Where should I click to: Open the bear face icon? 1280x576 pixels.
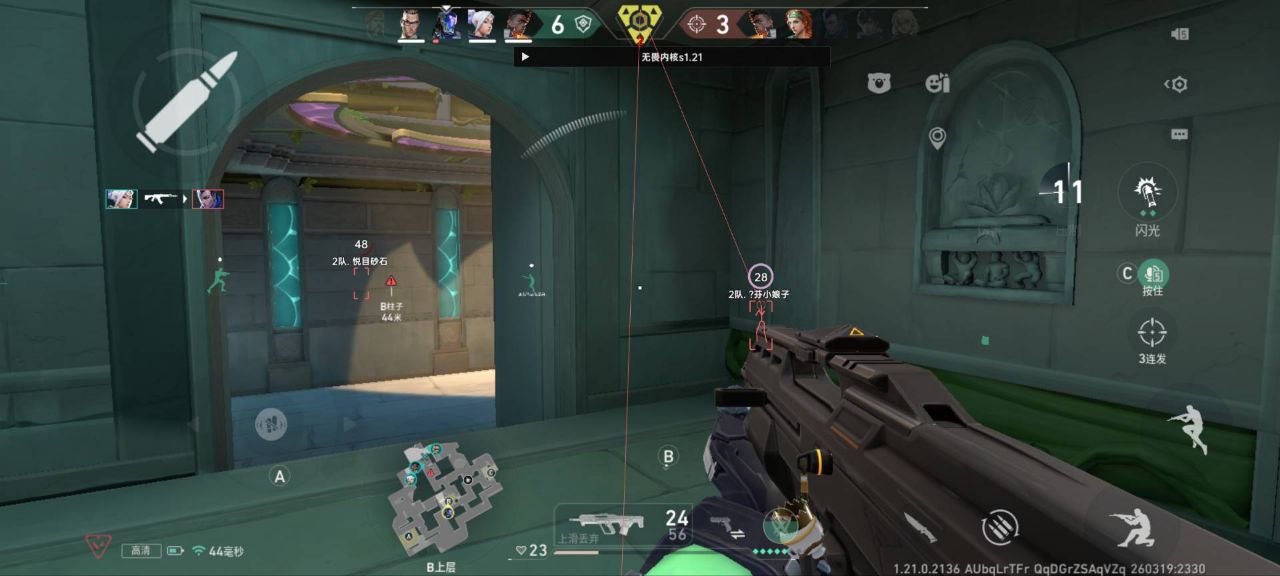879,84
